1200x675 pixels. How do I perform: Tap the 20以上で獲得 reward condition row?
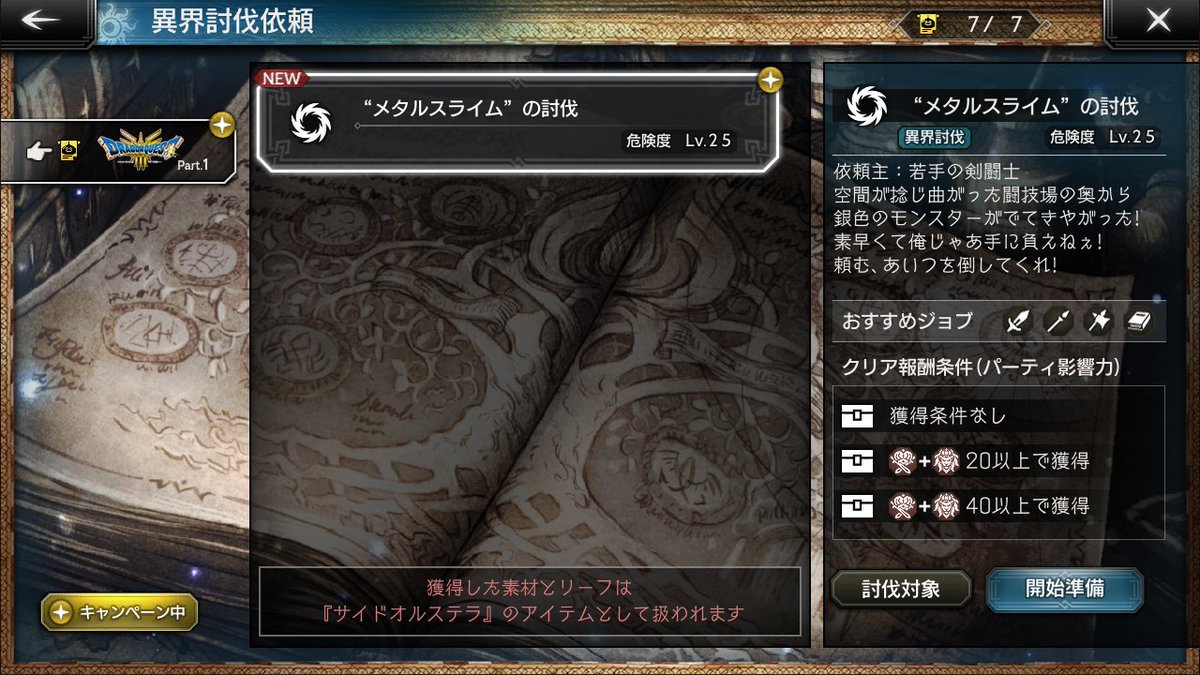(998, 461)
